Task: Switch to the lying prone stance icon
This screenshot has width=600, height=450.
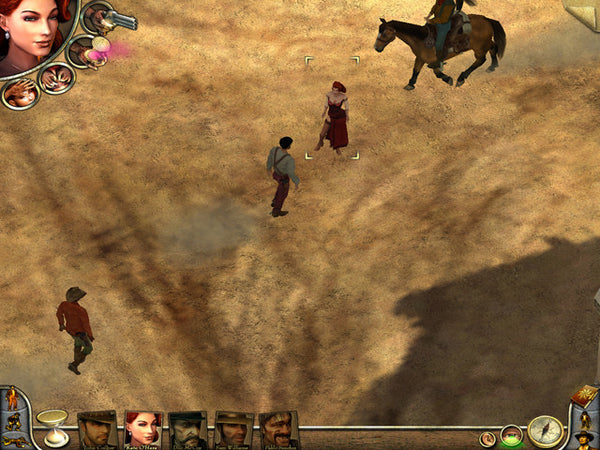Action: [14, 440]
